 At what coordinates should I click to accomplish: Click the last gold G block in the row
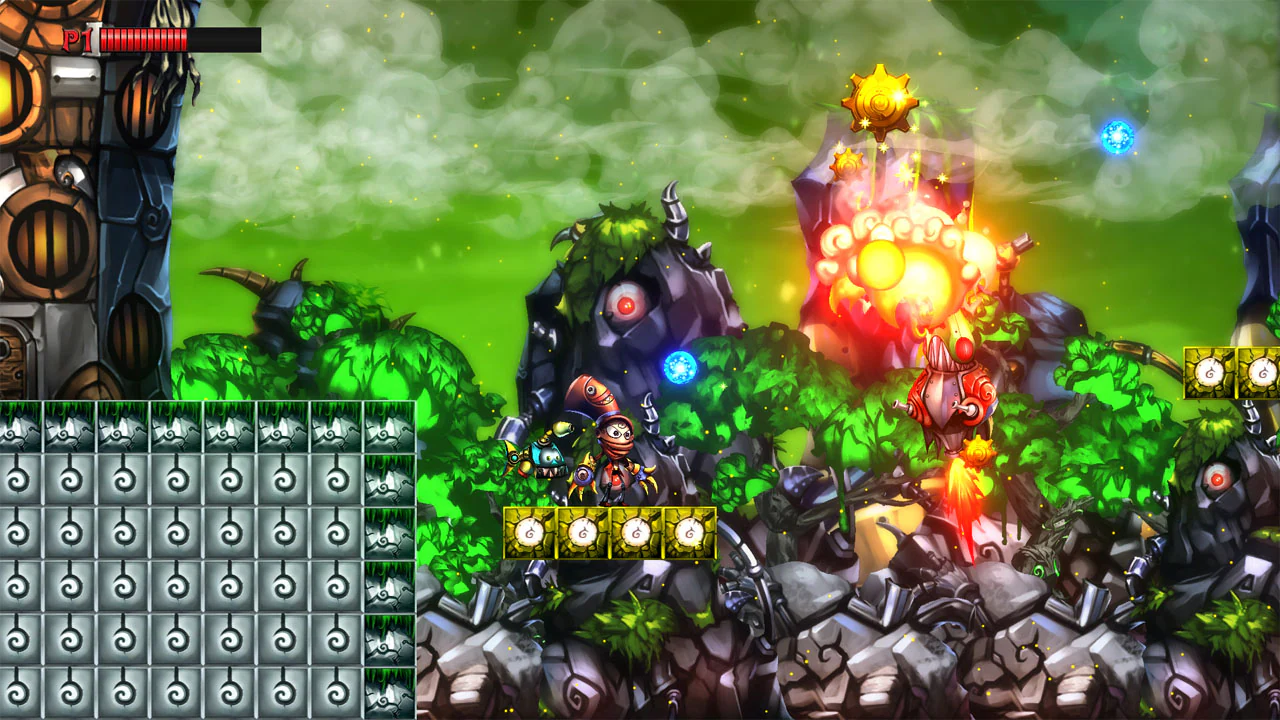point(689,531)
